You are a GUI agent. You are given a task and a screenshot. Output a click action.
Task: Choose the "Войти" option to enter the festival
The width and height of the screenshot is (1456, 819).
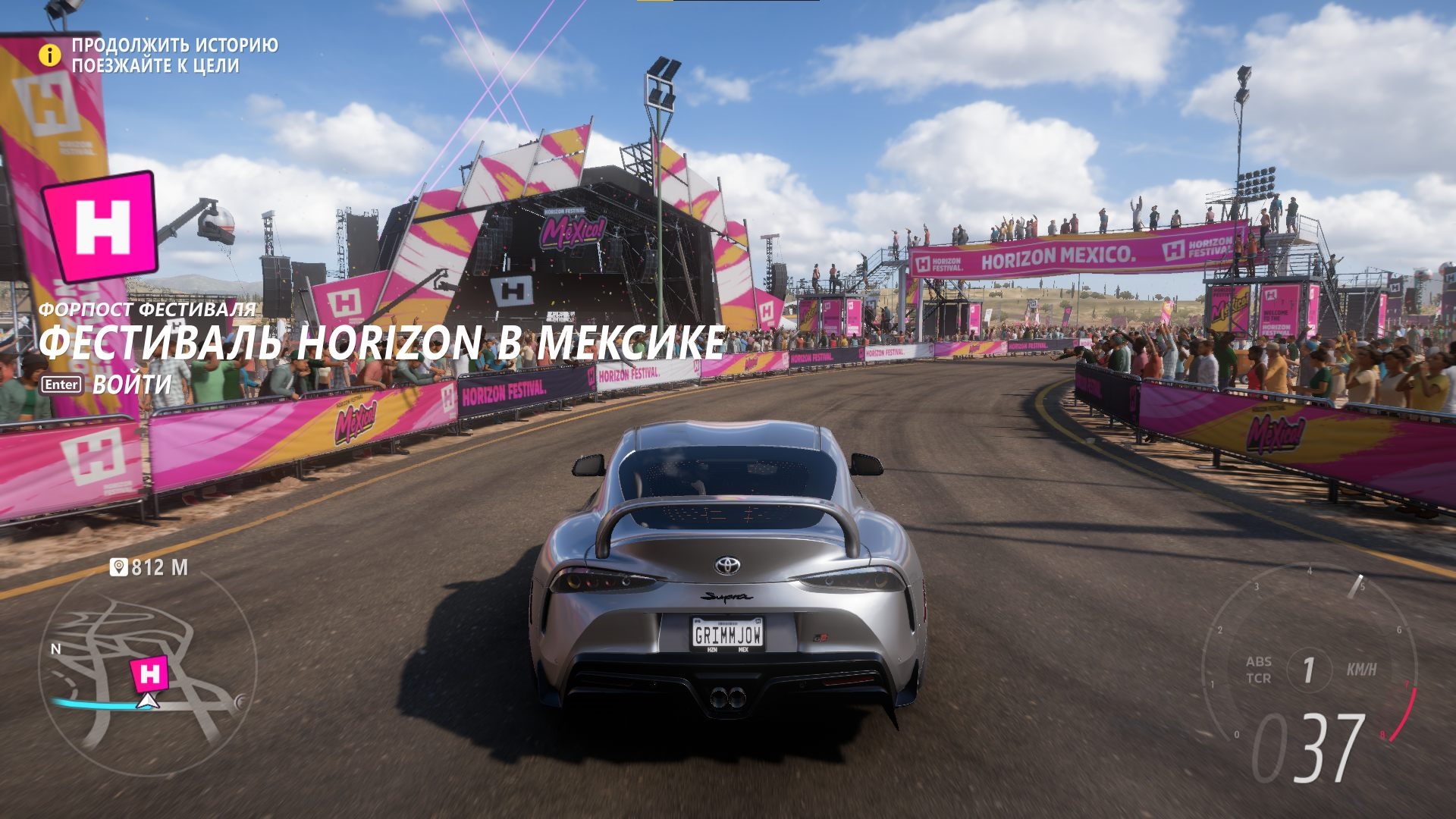pyautogui.click(x=131, y=384)
